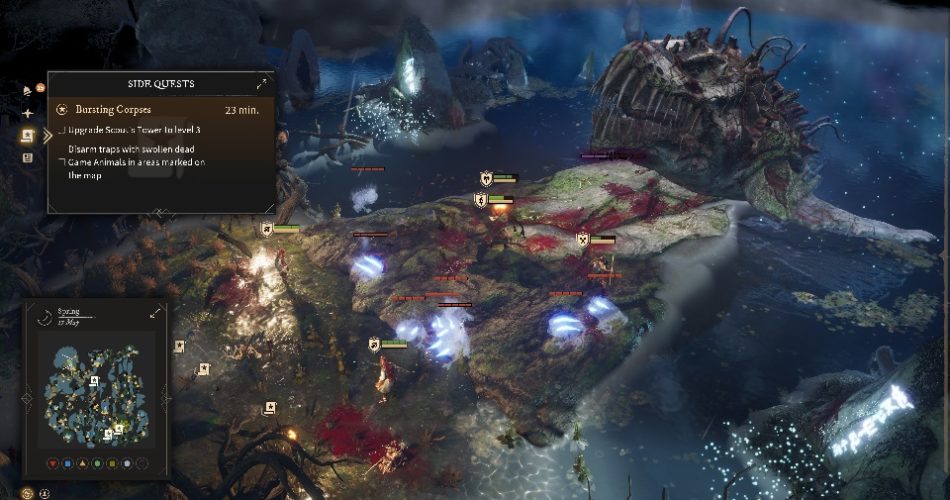Expand the Side Quests panel

click(x=262, y=84)
